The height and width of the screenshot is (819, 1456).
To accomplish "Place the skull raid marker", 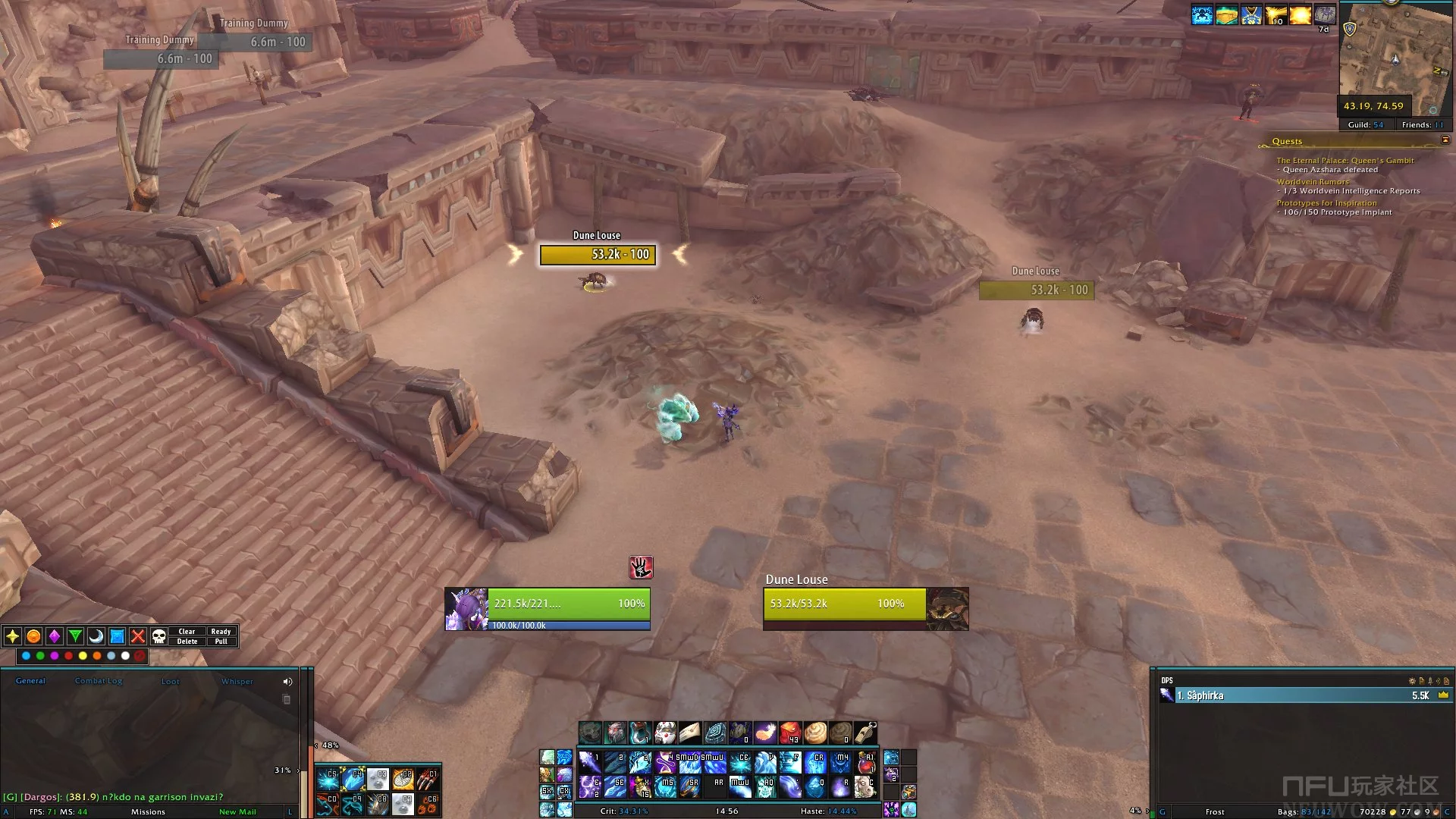I will [x=158, y=636].
